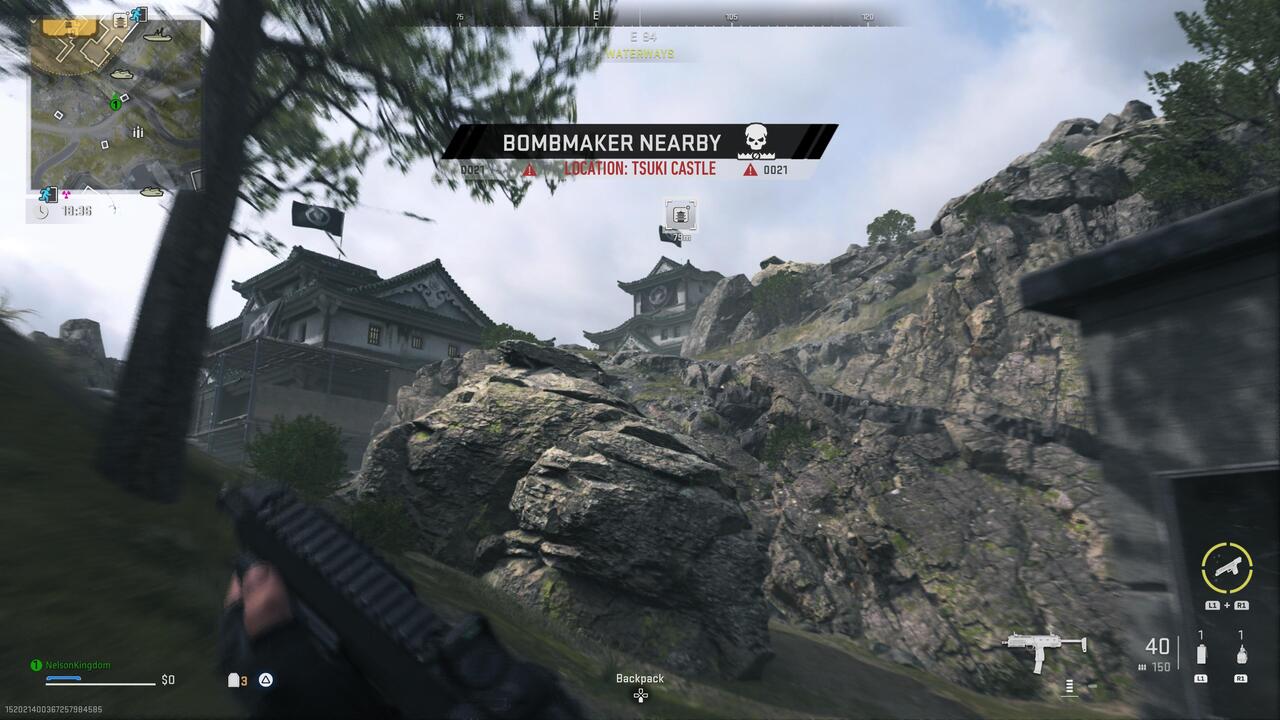
Task: Click the exfil running-man icon atop minimap
Action: [x=138, y=14]
